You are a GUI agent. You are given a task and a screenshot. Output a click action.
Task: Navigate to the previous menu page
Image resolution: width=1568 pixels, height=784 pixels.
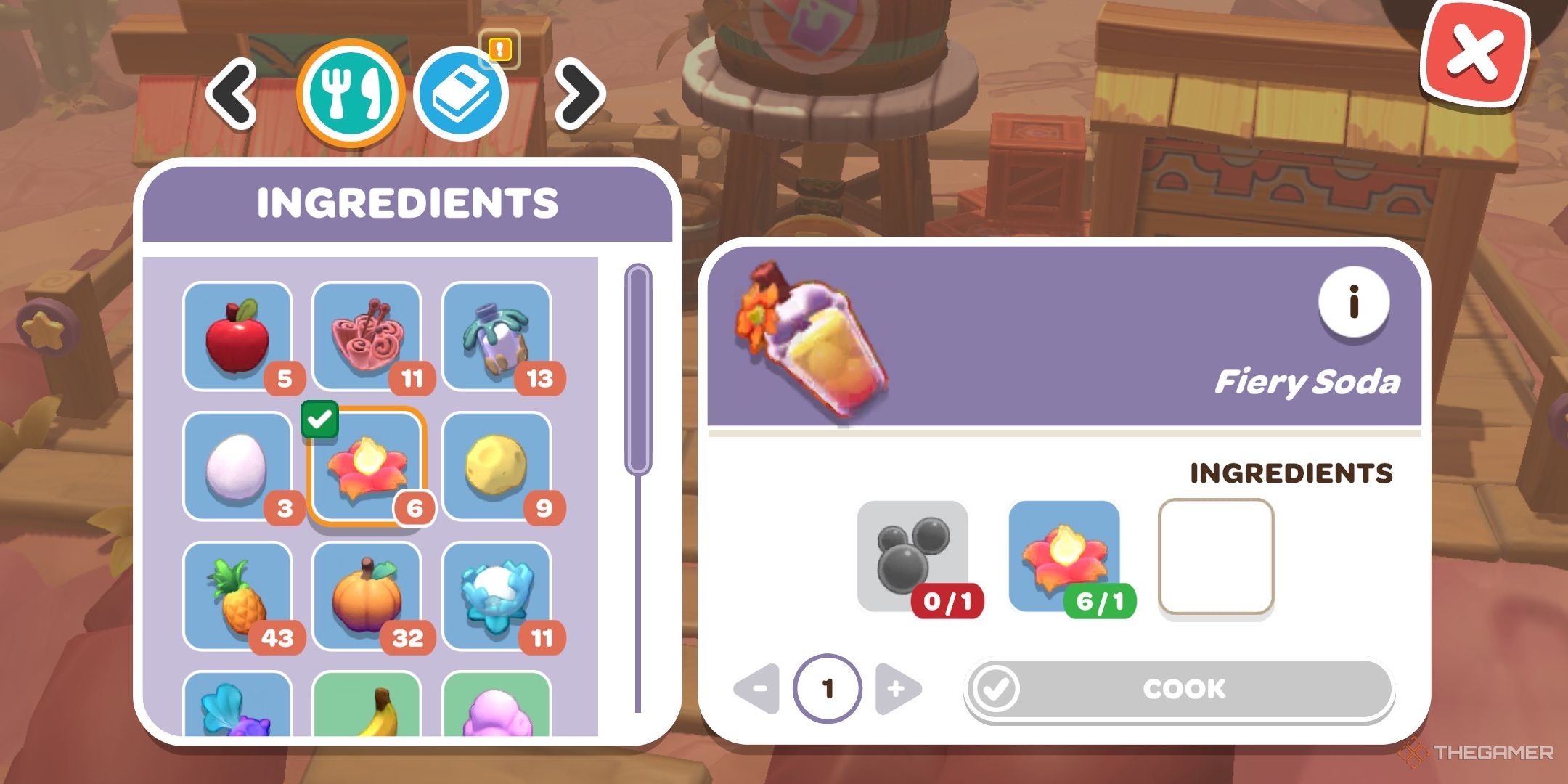point(232,94)
